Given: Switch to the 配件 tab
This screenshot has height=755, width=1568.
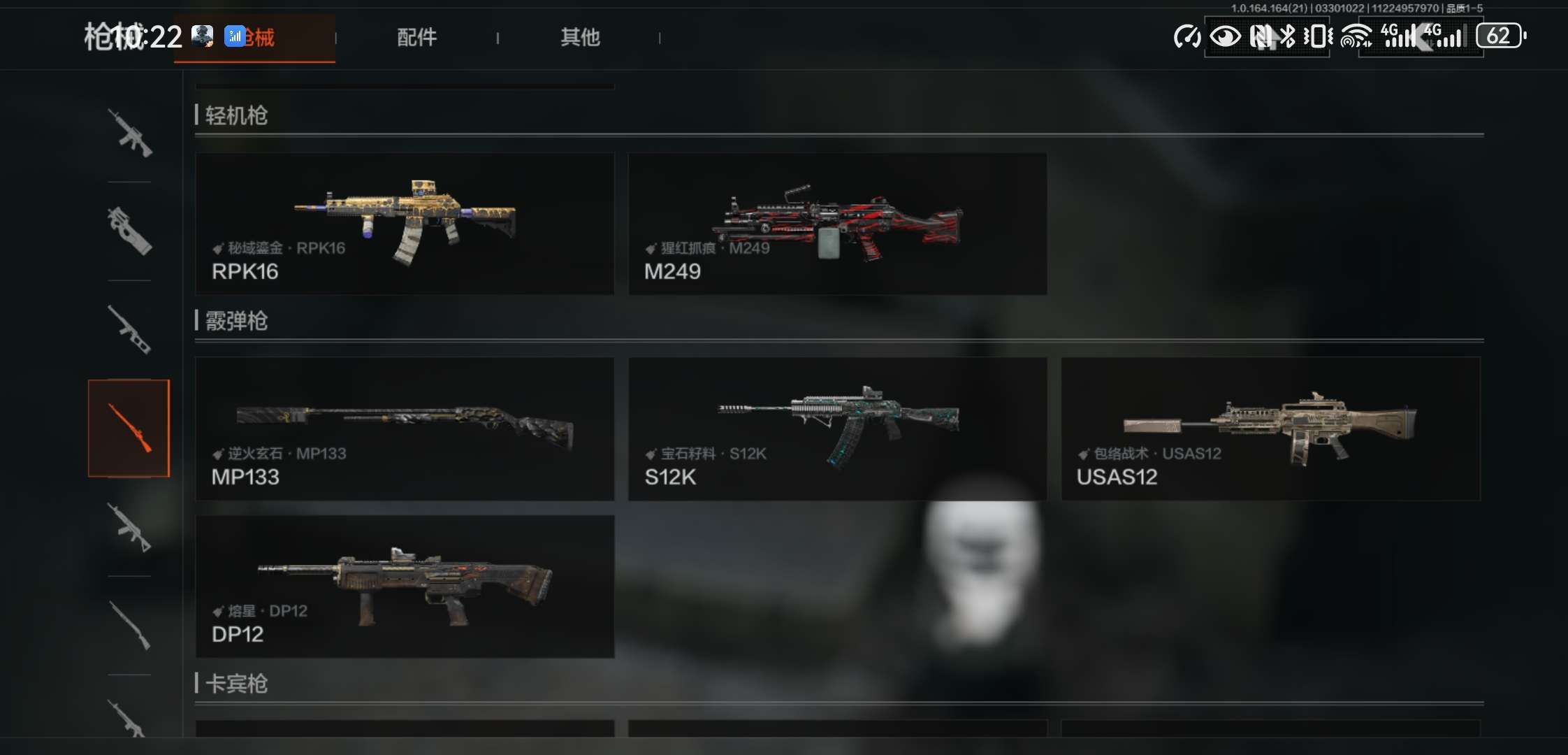Looking at the screenshot, I should 416,37.
